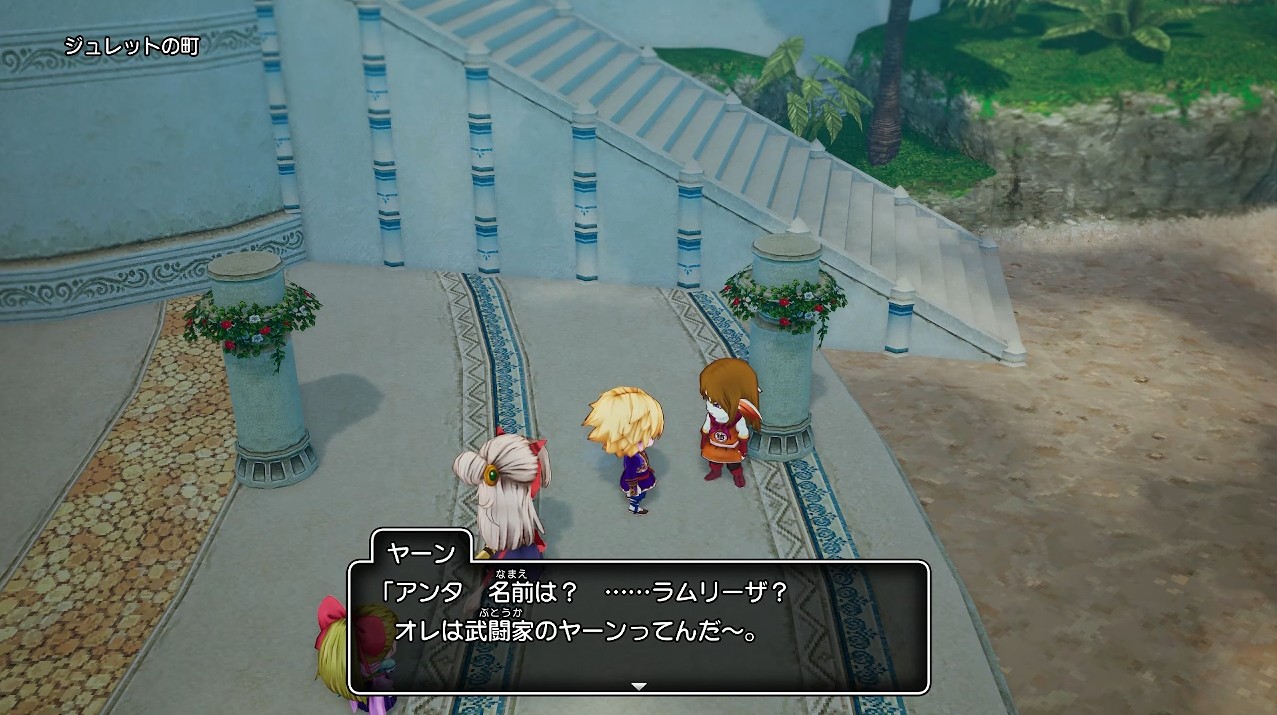Advance dialogue with the down arrow indicator

point(639,686)
